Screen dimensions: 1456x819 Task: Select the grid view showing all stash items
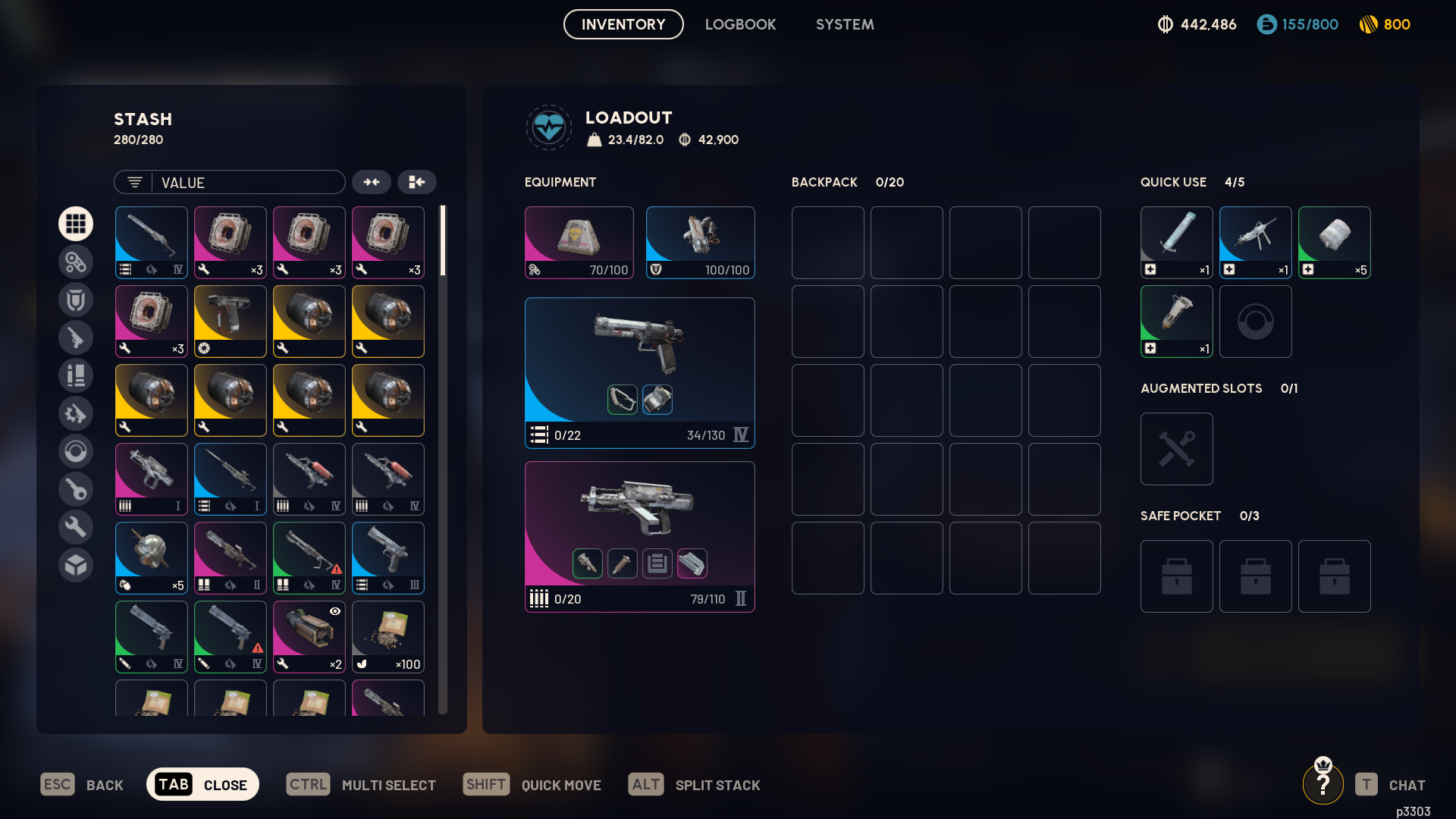[76, 224]
